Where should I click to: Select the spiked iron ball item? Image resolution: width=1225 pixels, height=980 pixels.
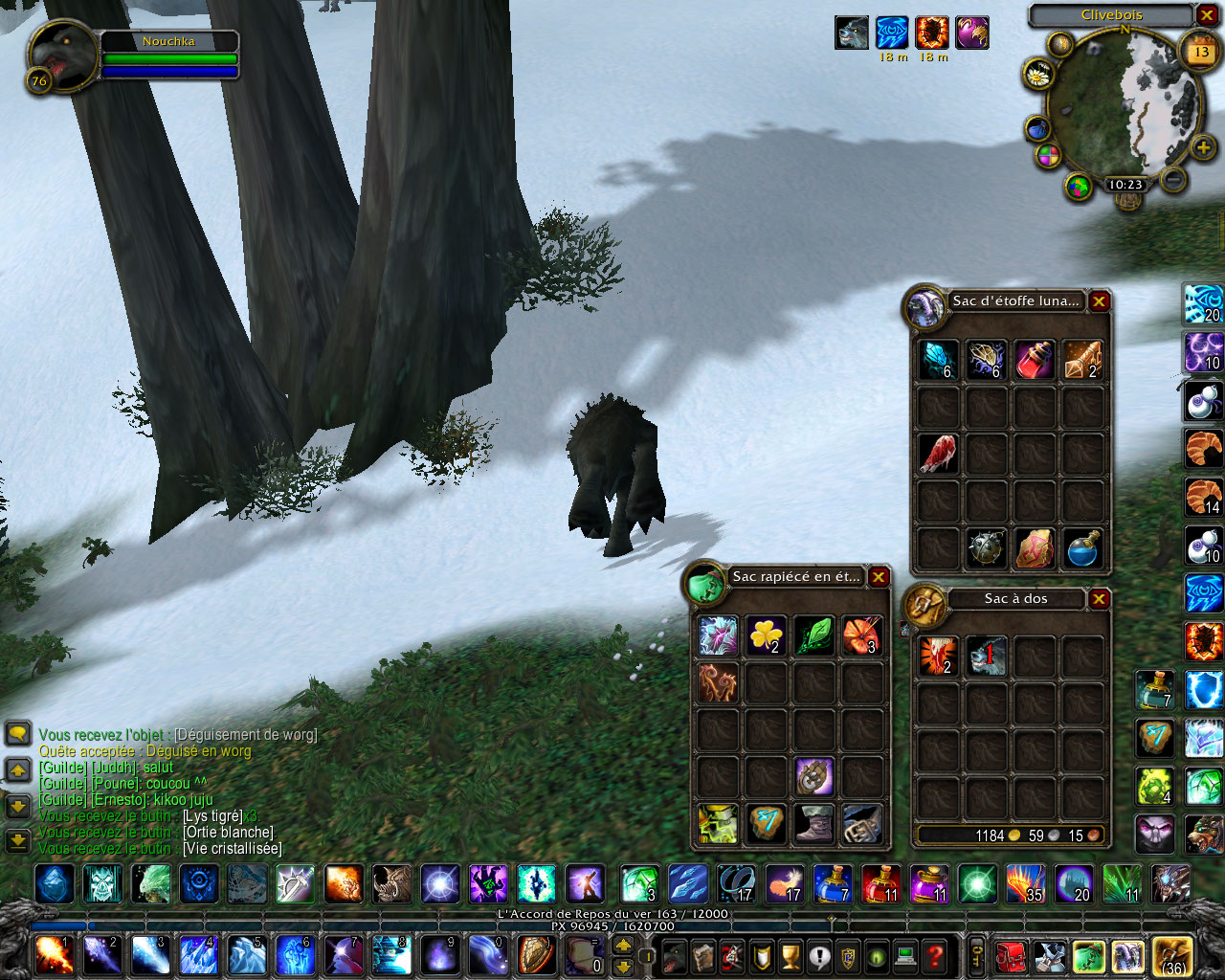pyautogui.click(x=986, y=548)
